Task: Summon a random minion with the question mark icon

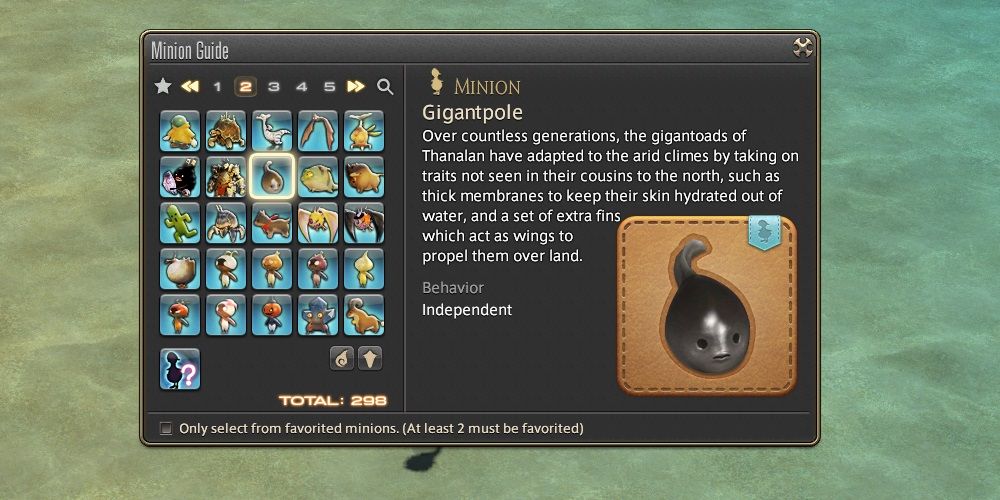Action: click(x=180, y=369)
